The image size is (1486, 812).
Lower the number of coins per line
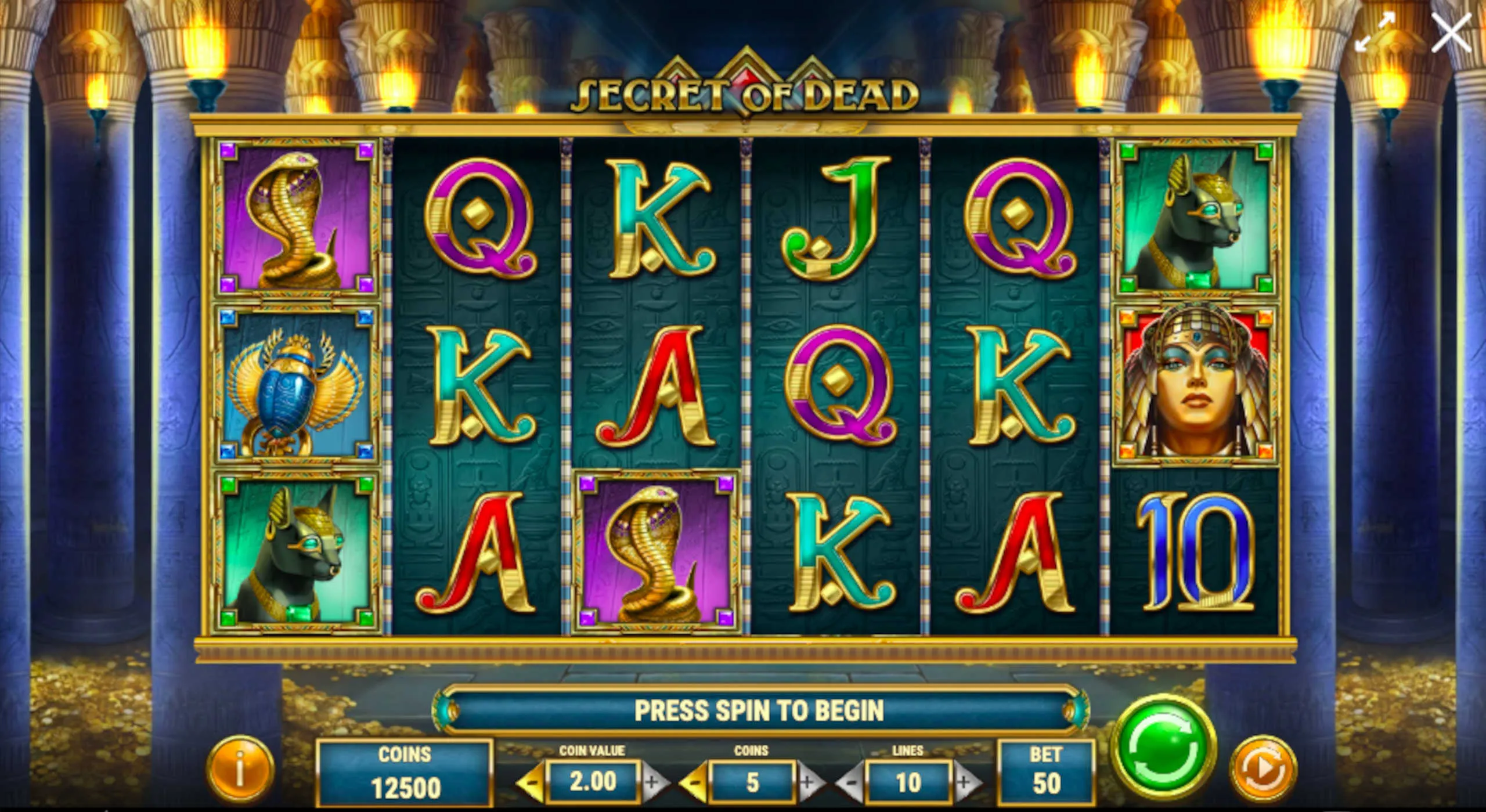693,782
